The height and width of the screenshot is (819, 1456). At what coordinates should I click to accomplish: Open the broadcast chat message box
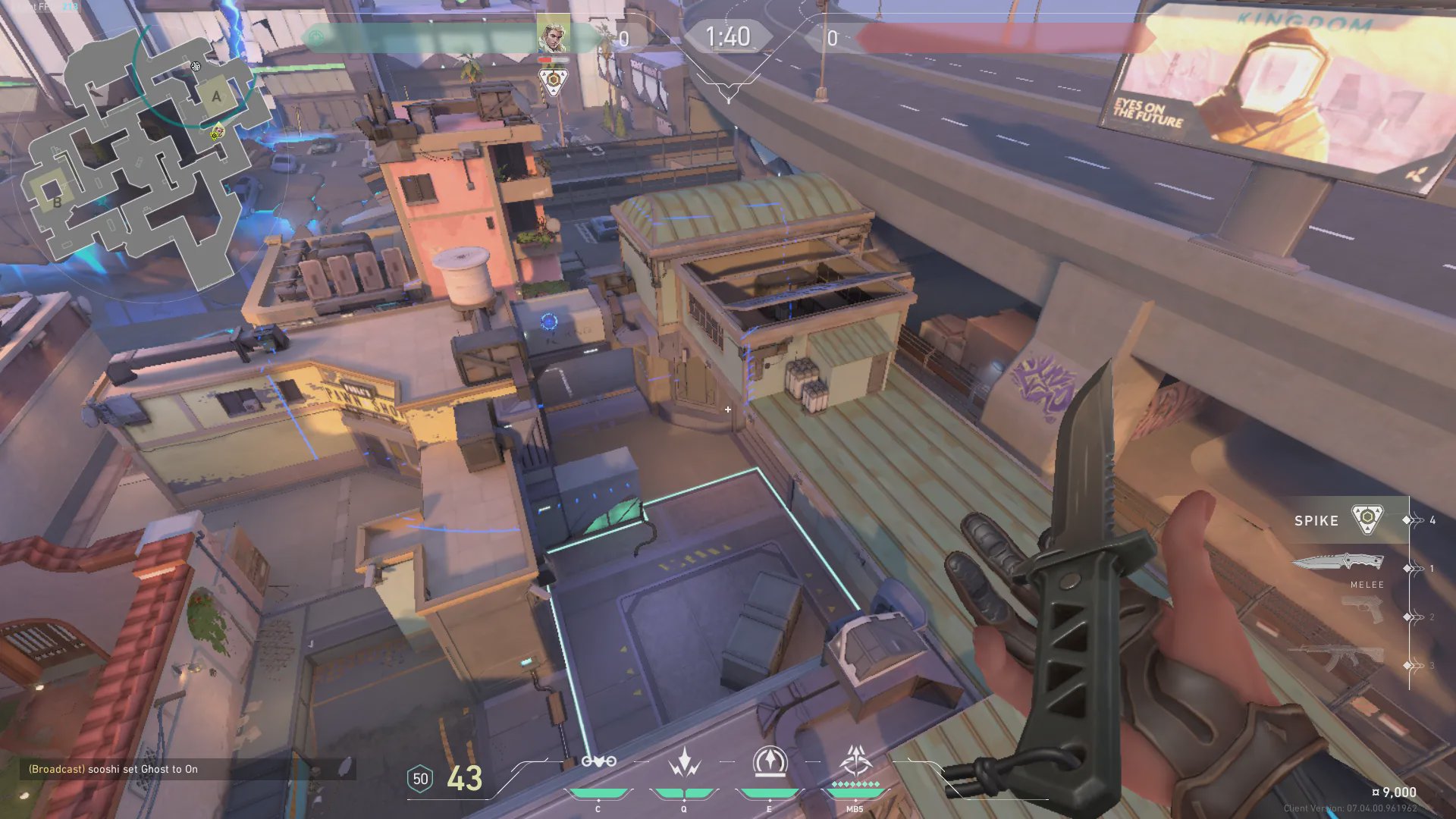pyautogui.click(x=187, y=769)
